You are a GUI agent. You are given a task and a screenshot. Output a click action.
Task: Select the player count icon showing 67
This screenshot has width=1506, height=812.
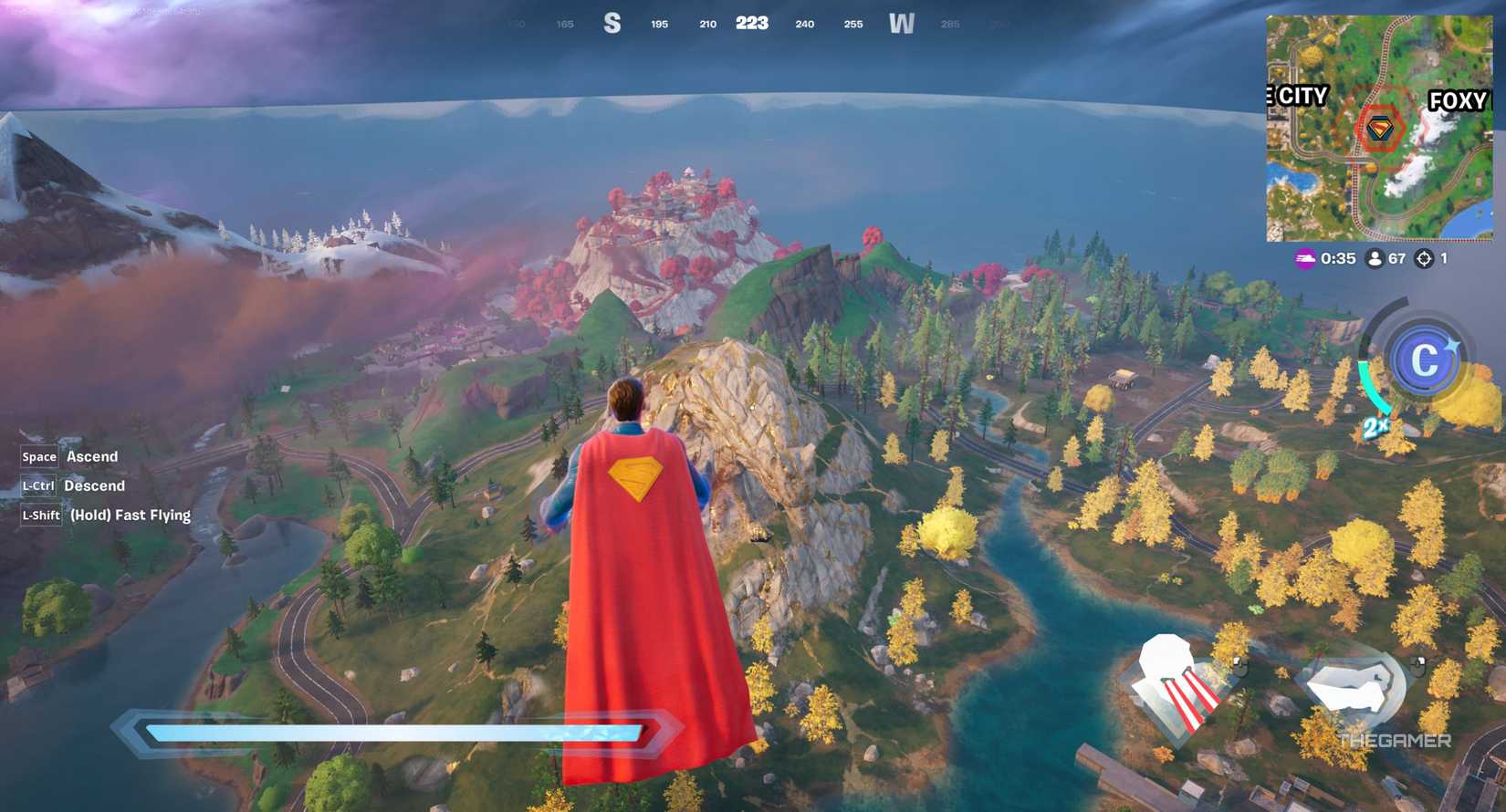tap(1374, 258)
